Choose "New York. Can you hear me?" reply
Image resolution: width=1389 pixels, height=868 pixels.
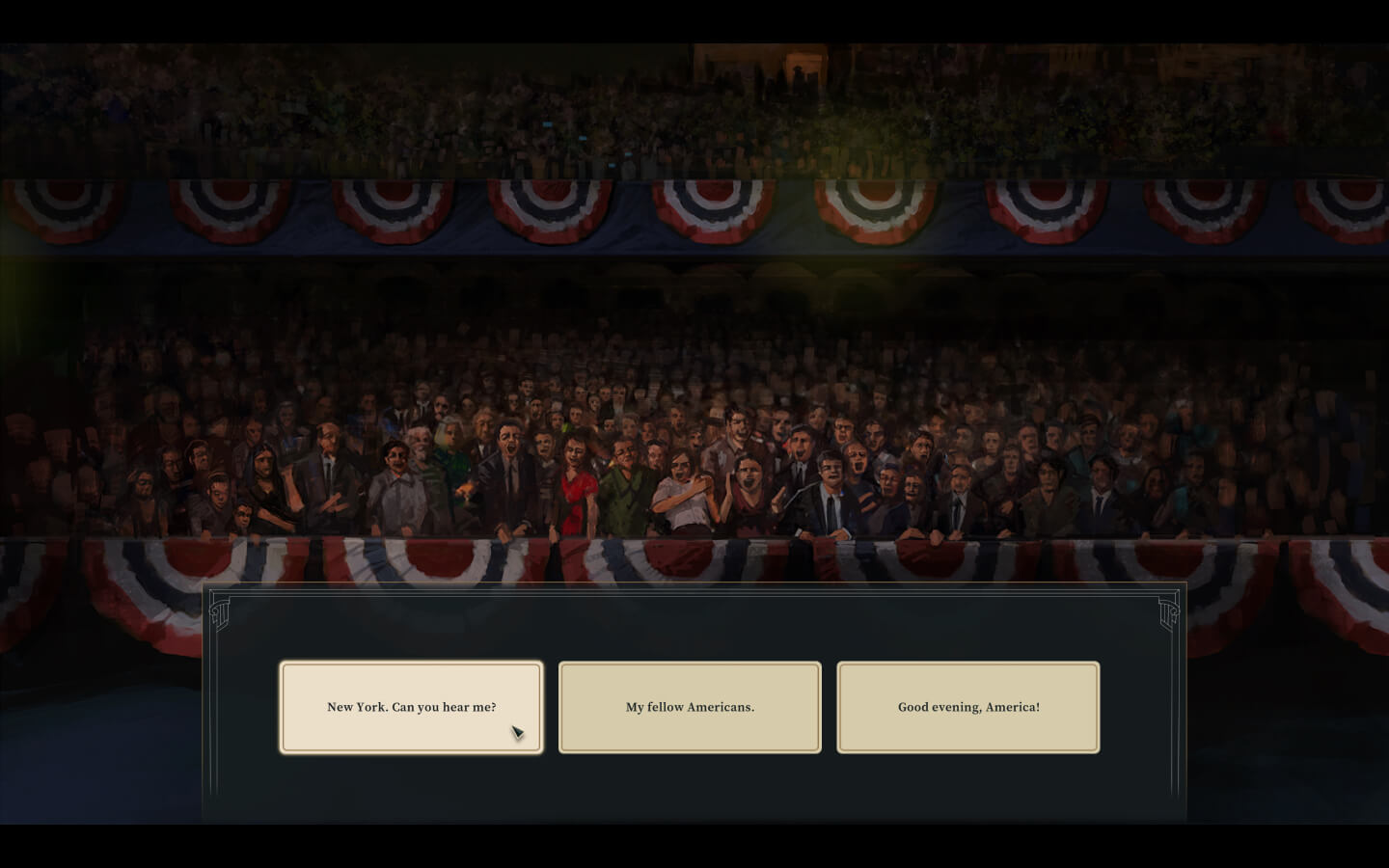coord(411,707)
